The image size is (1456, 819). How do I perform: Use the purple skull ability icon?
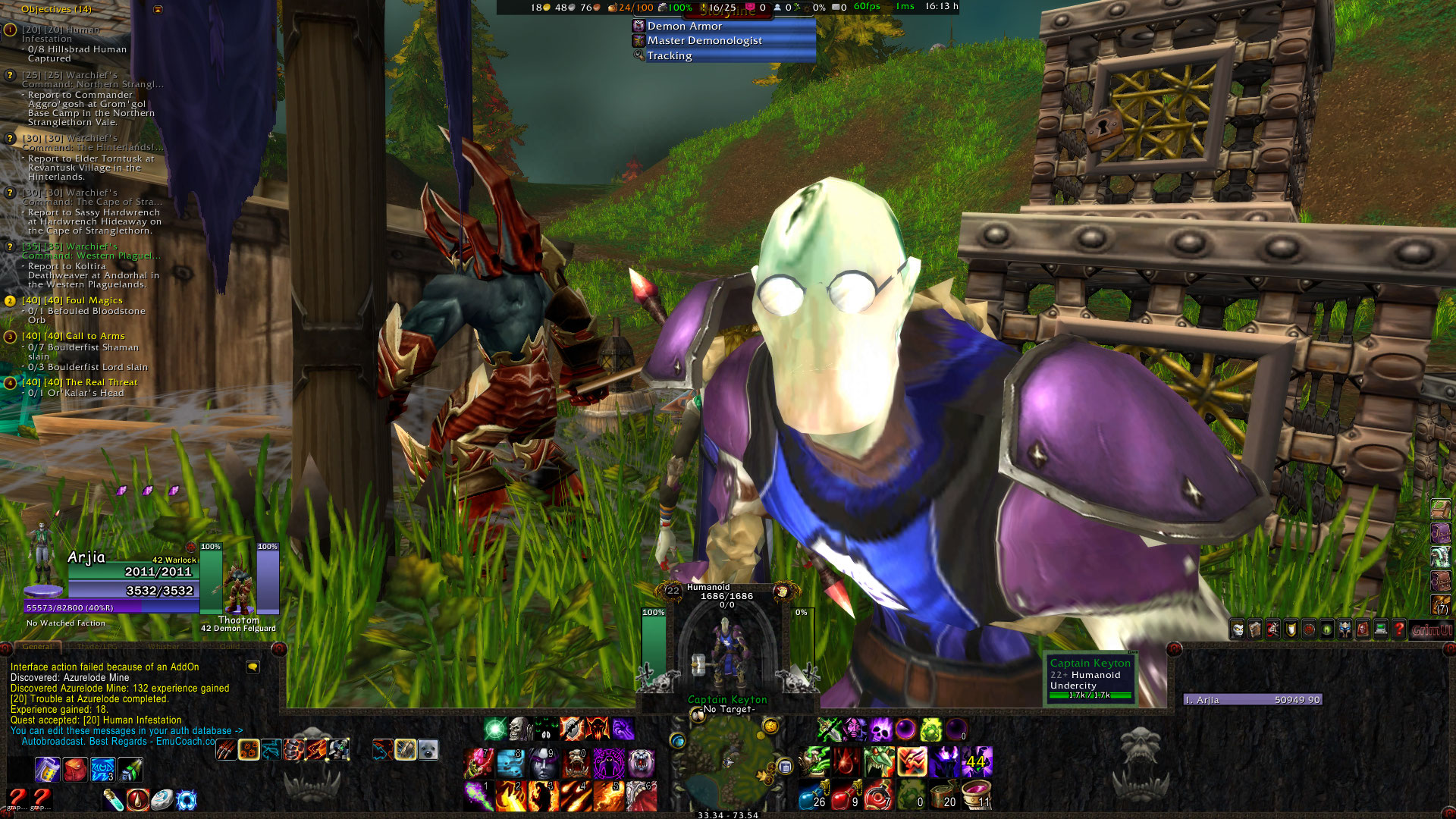click(x=881, y=730)
